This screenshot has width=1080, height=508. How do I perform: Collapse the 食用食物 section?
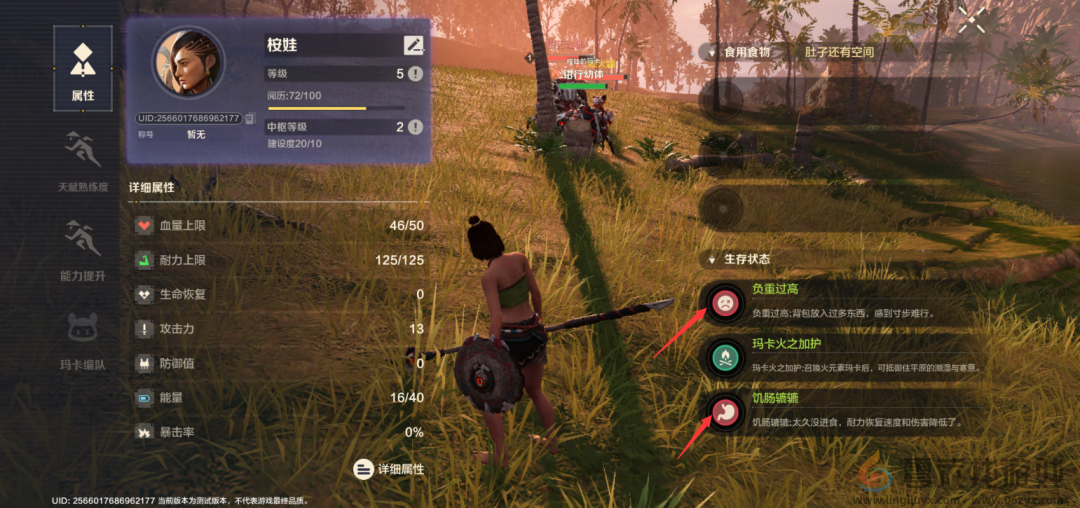[x=711, y=51]
